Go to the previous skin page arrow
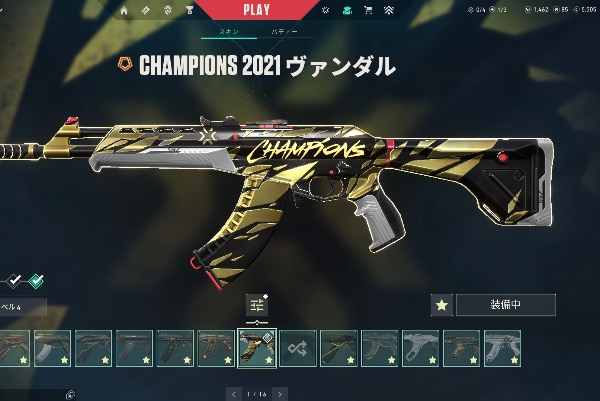The height and width of the screenshot is (401, 600). 234,393
